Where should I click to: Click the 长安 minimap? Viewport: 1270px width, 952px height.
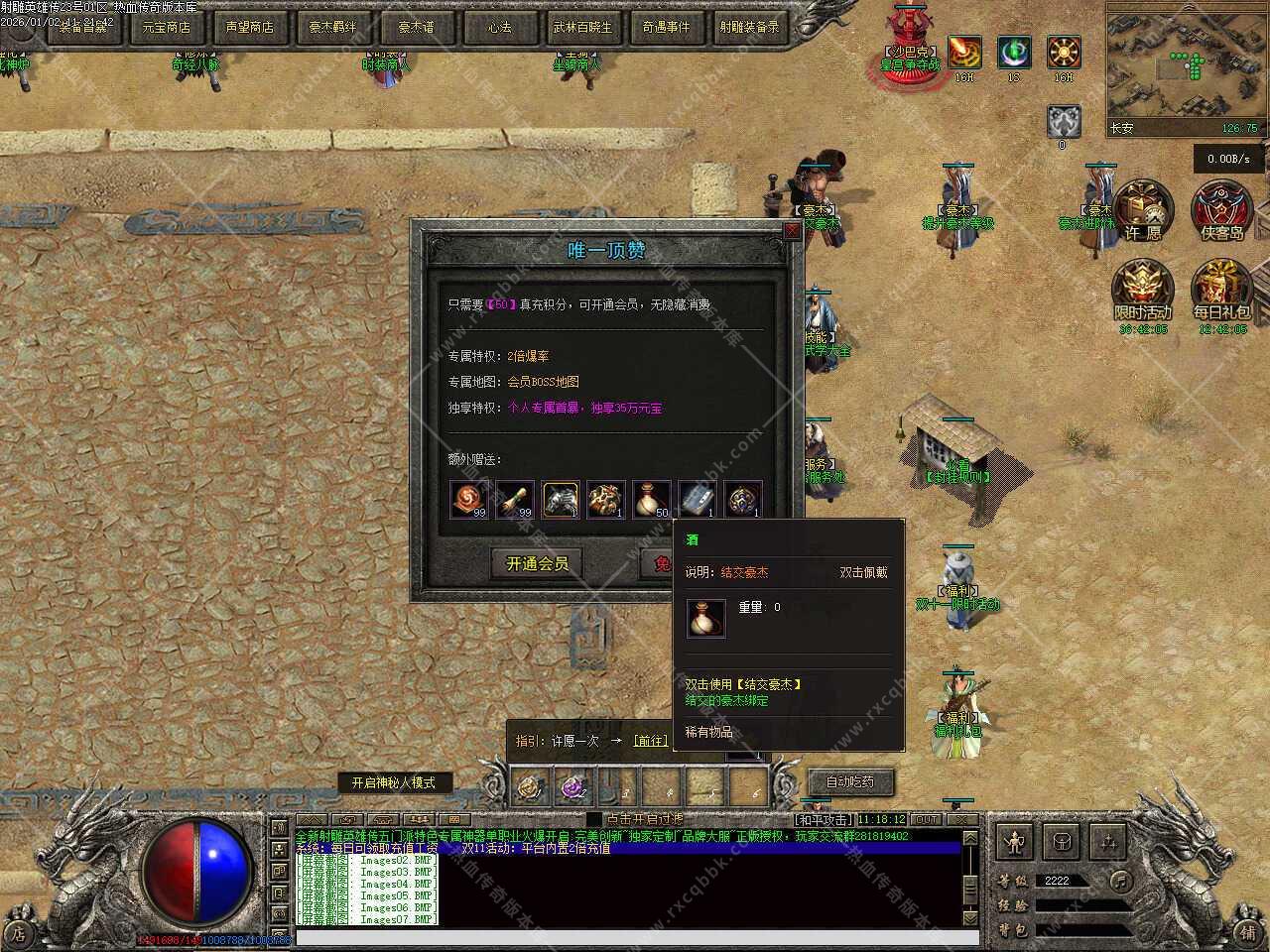tap(1185, 67)
